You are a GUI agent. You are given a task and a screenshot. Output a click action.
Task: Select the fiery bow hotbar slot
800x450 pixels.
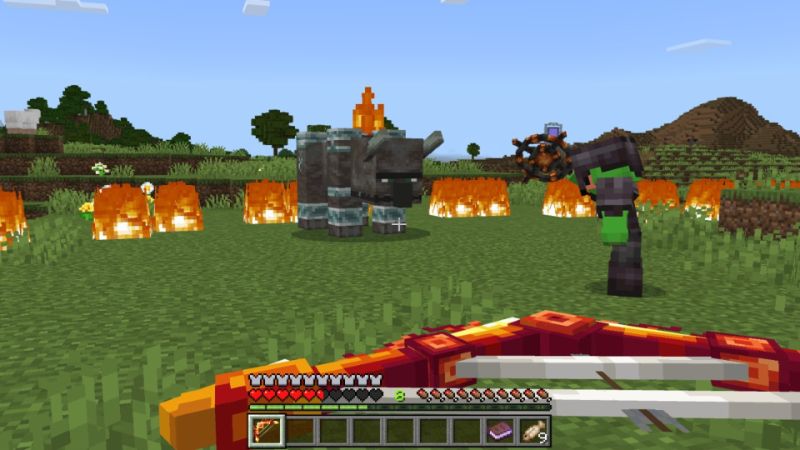[x=265, y=431]
